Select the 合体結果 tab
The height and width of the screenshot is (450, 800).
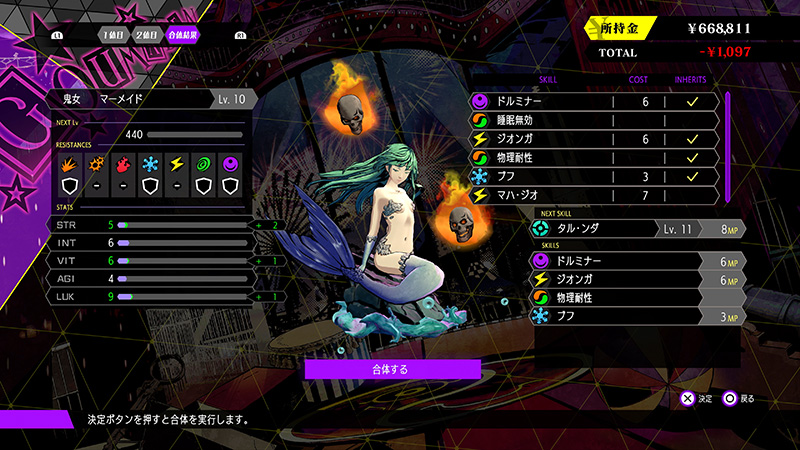[x=183, y=36]
